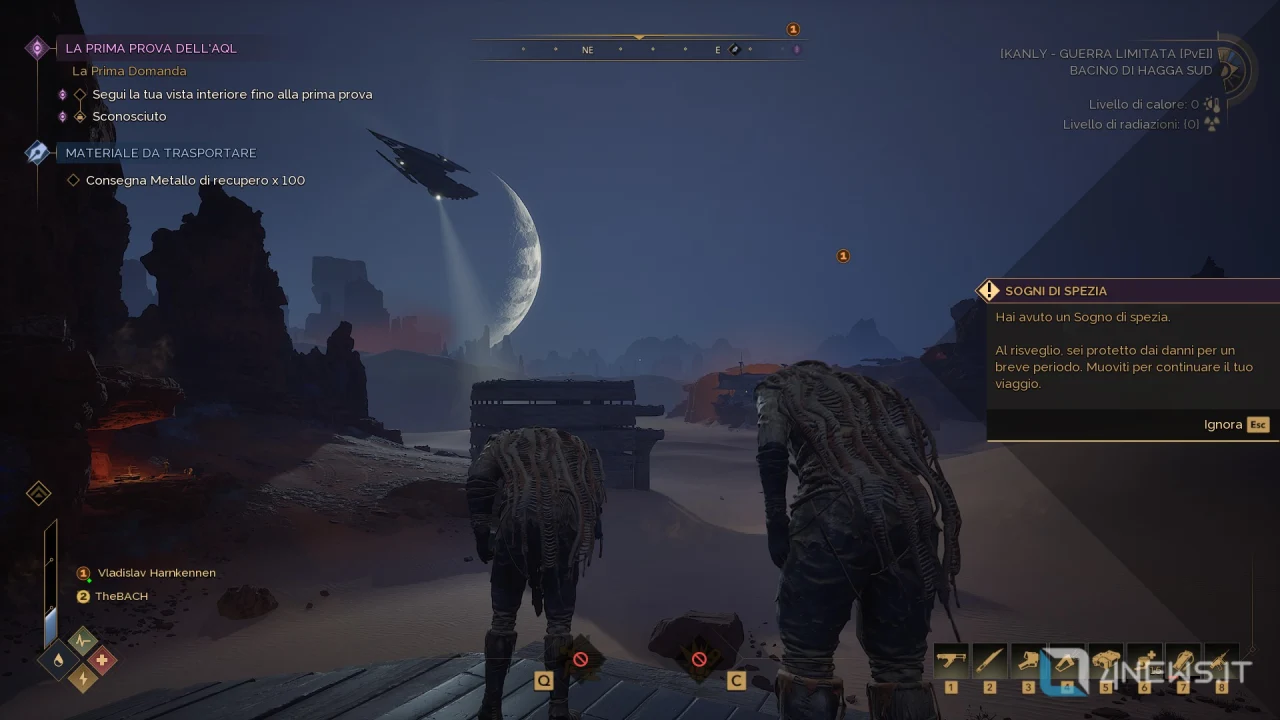Select the handheld tool in hotbar slot 3

click(1028, 661)
